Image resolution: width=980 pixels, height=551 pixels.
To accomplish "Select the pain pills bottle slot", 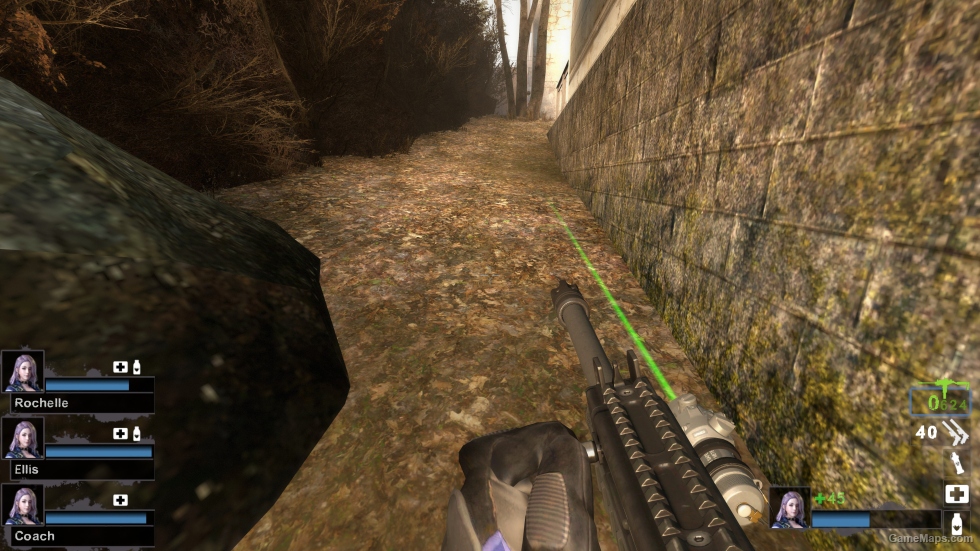I will click(956, 524).
